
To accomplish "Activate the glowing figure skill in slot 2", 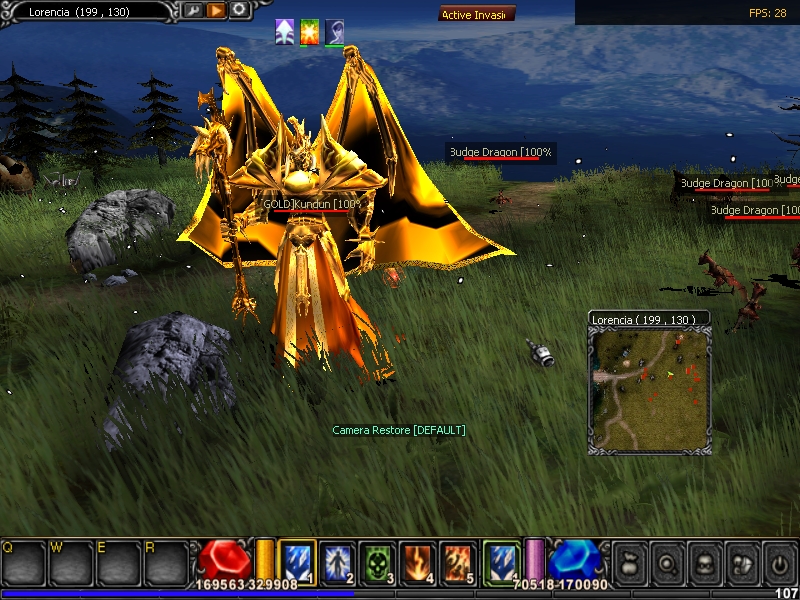I will pyautogui.click(x=337, y=562).
